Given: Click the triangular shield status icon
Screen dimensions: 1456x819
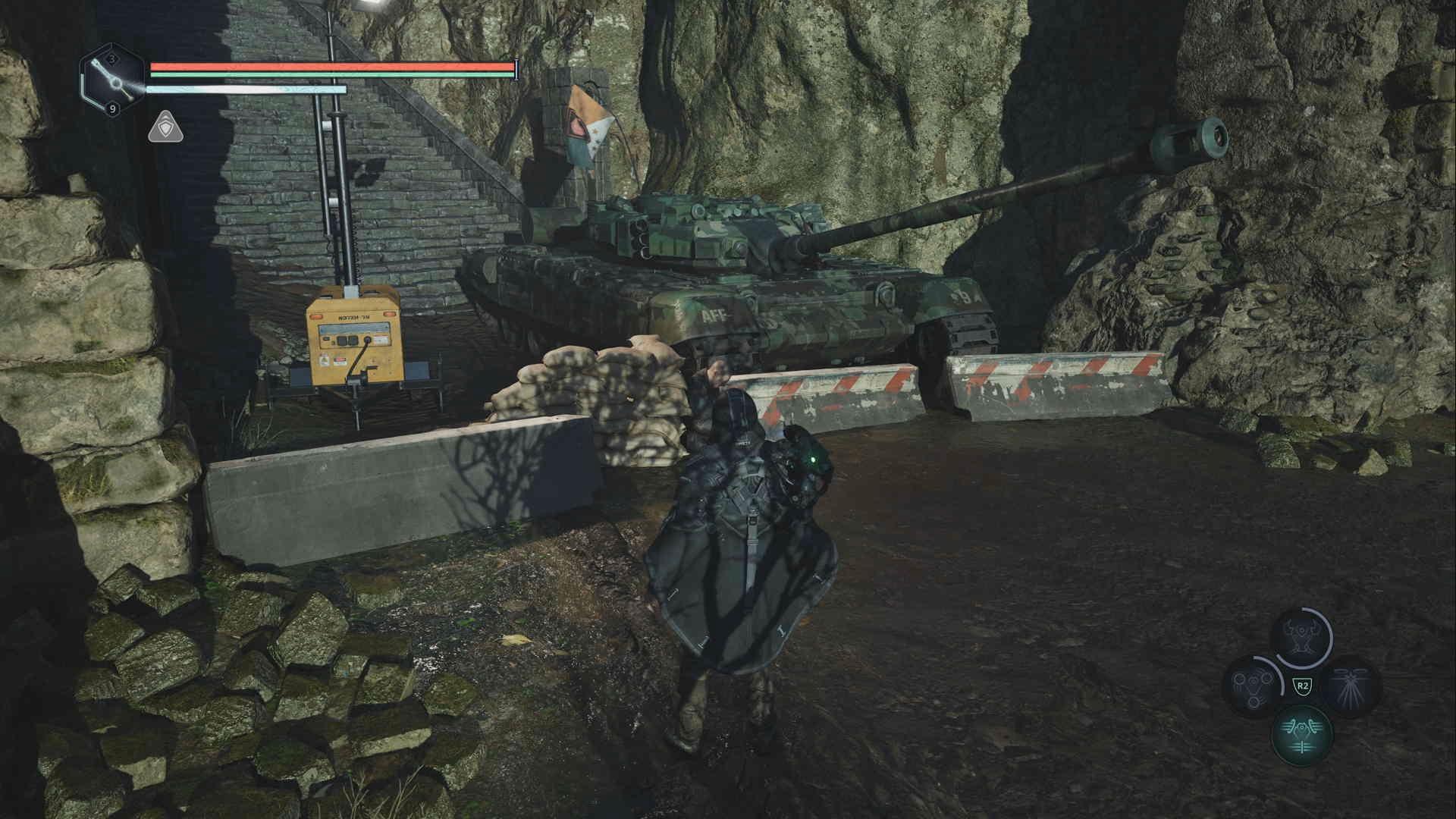Looking at the screenshot, I should (165, 127).
